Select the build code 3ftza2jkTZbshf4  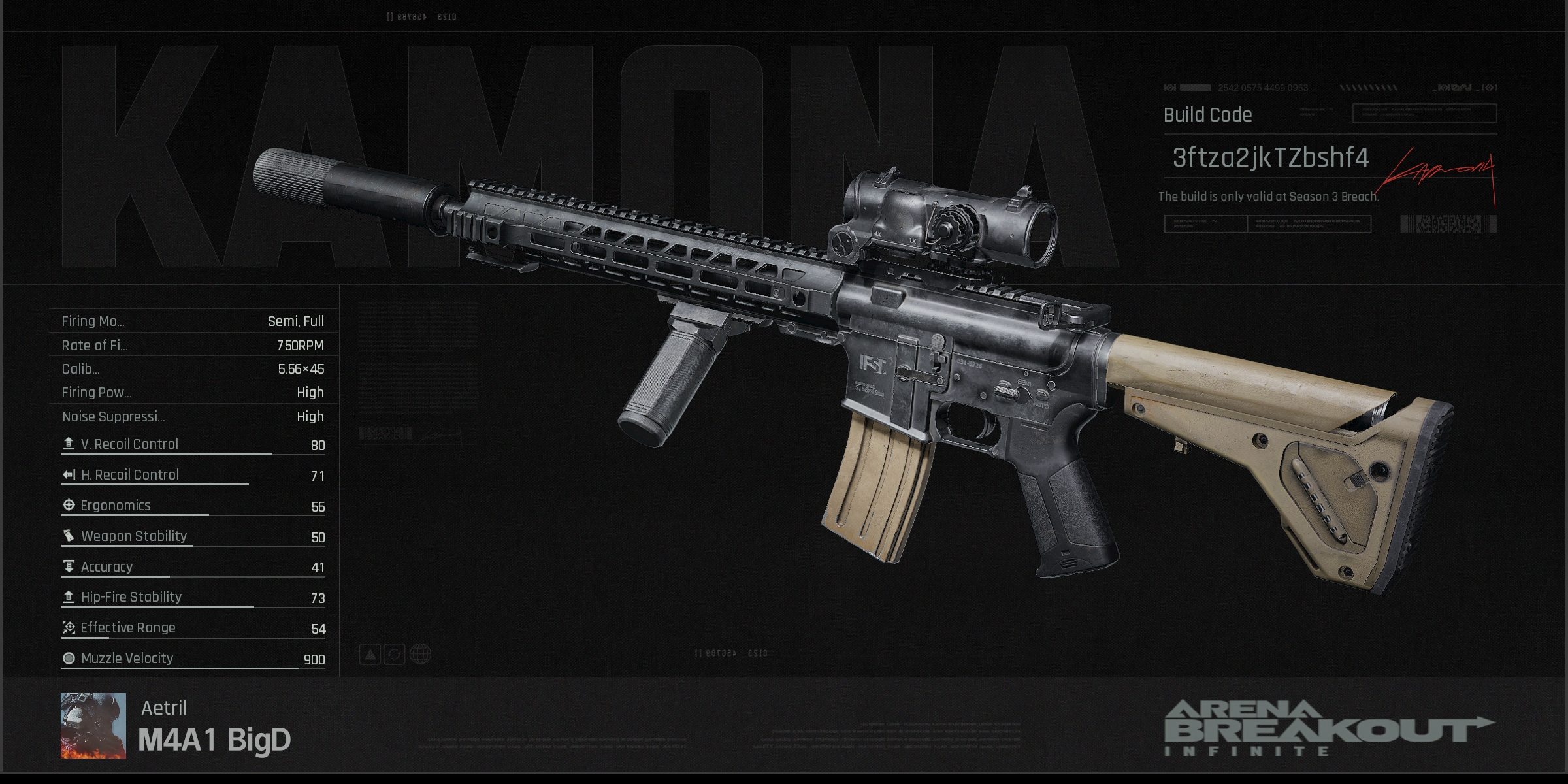click(x=1269, y=158)
